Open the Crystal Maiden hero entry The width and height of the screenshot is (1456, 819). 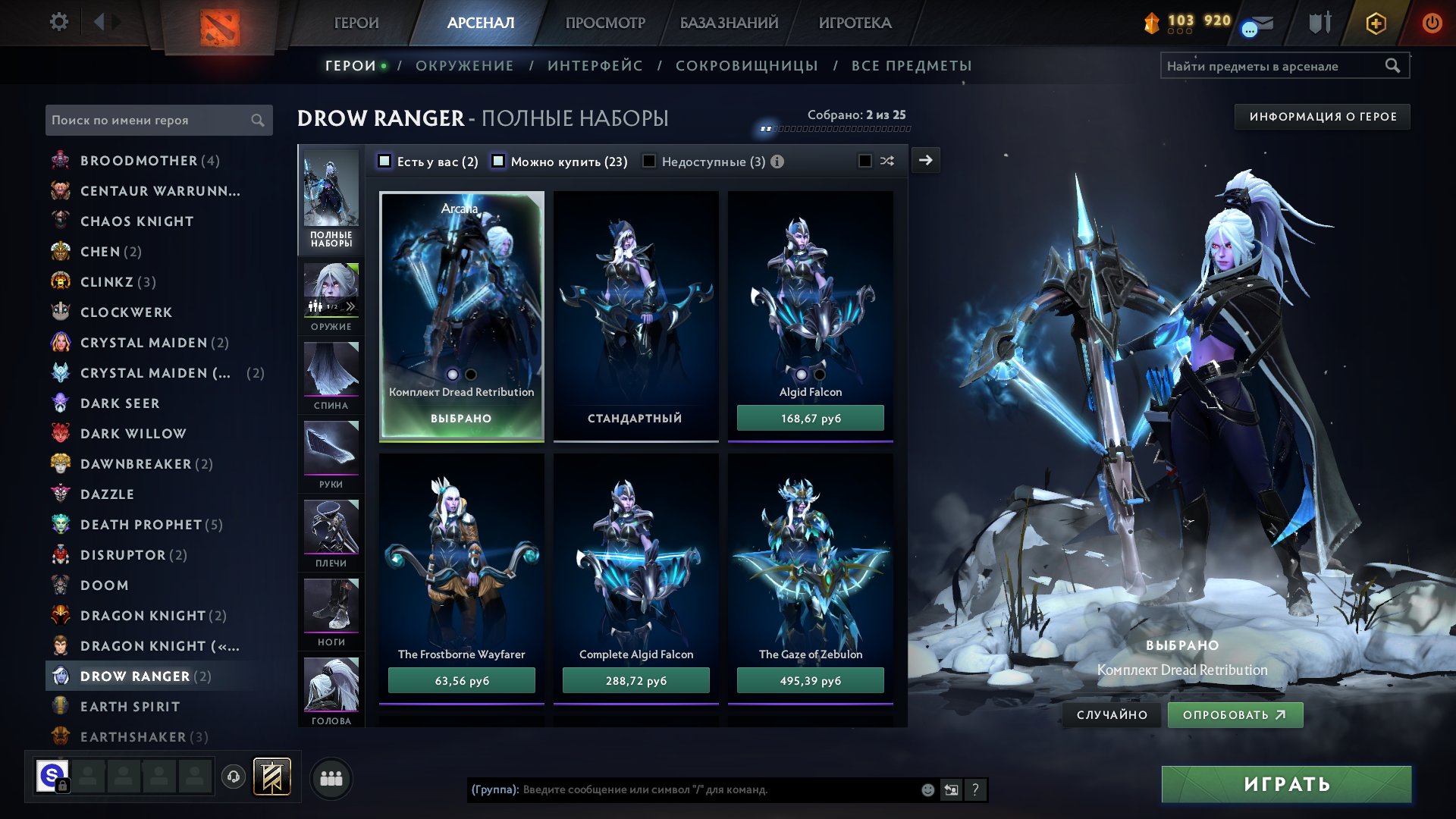click(143, 342)
